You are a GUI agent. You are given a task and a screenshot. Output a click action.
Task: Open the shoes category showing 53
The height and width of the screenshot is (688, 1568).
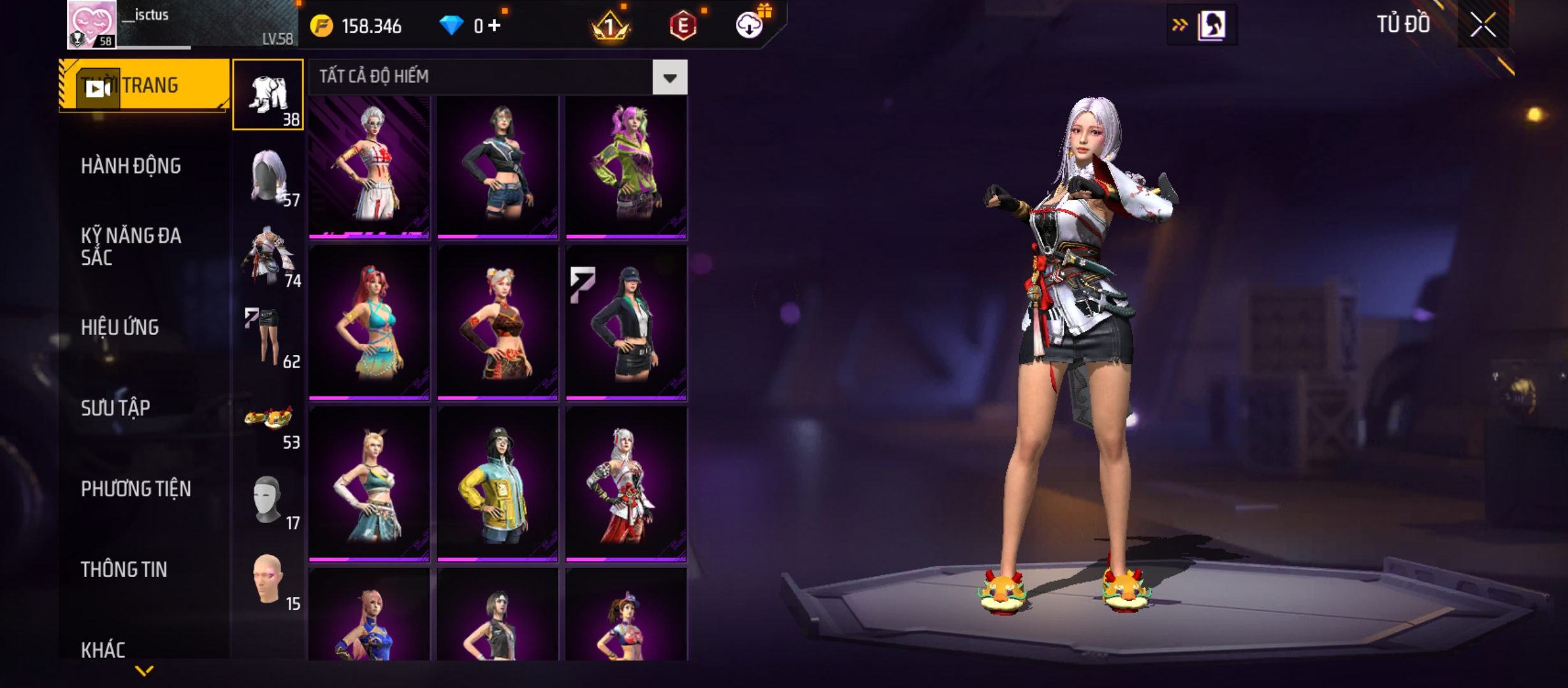[268, 420]
